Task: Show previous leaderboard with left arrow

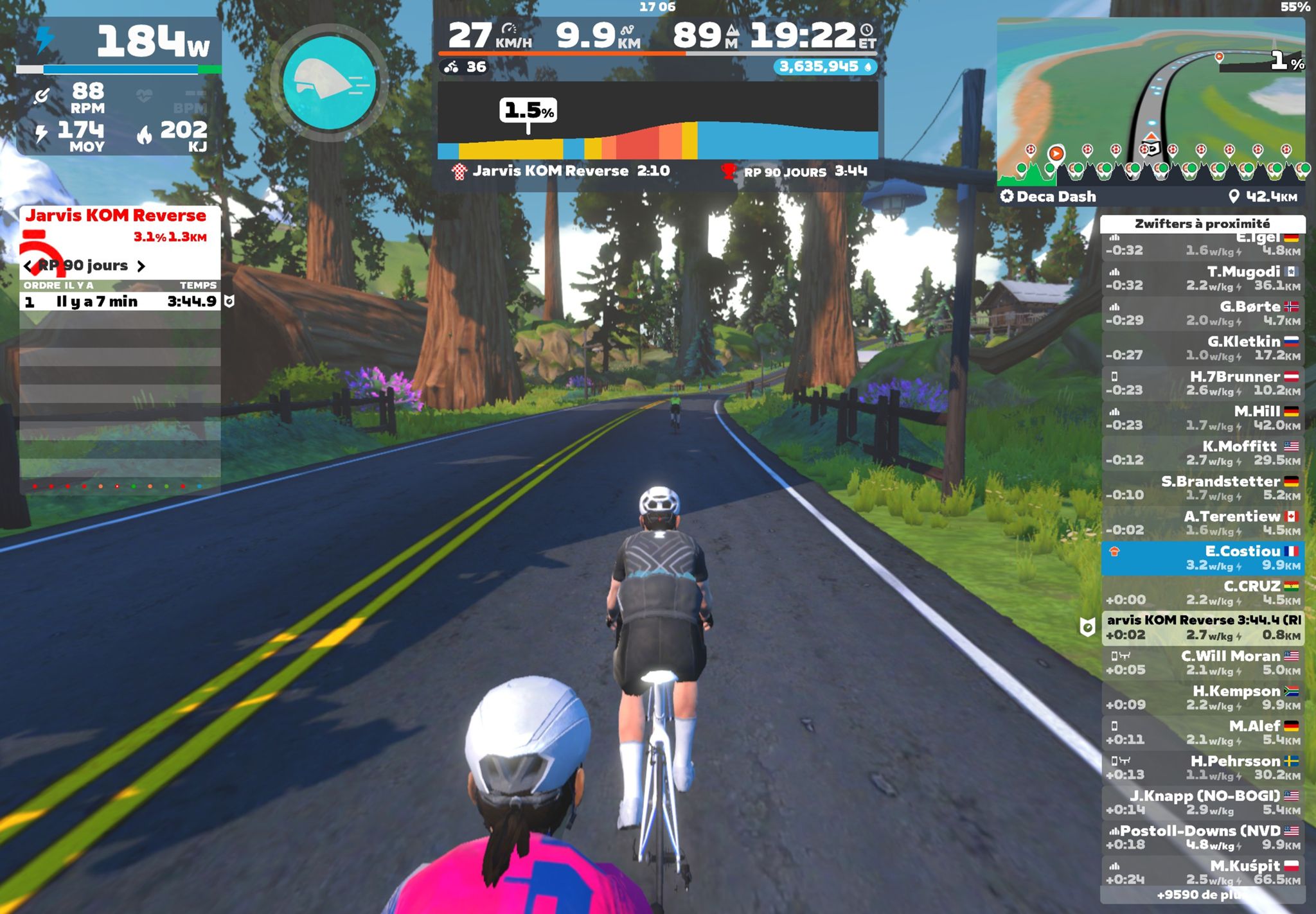Action: point(28,266)
